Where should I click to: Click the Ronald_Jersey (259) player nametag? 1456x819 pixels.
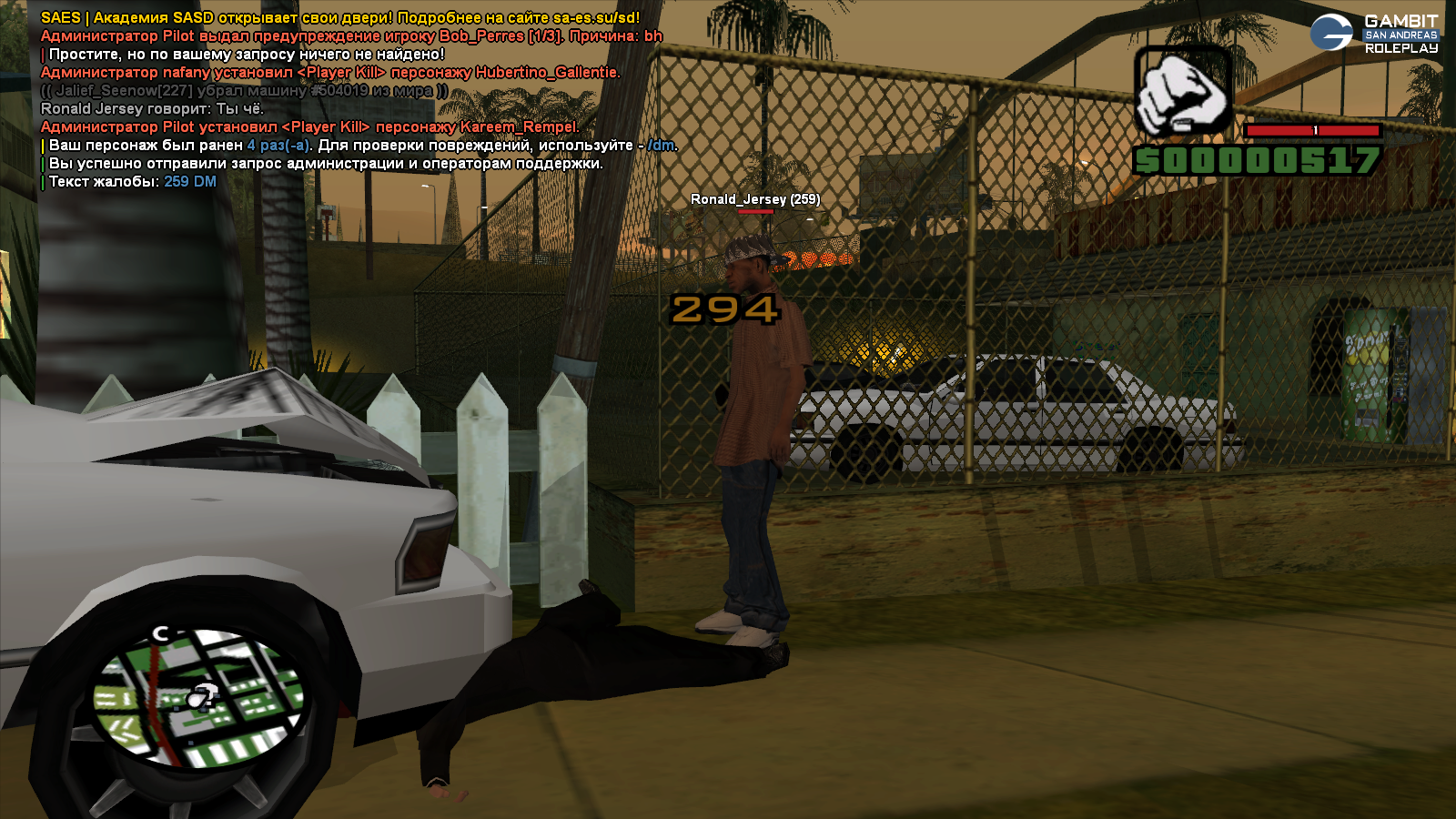click(754, 199)
